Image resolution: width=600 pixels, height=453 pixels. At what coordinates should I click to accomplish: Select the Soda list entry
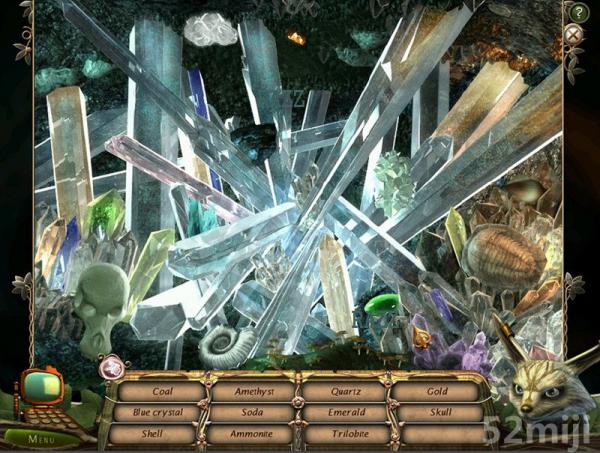pyautogui.click(x=250, y=412)
